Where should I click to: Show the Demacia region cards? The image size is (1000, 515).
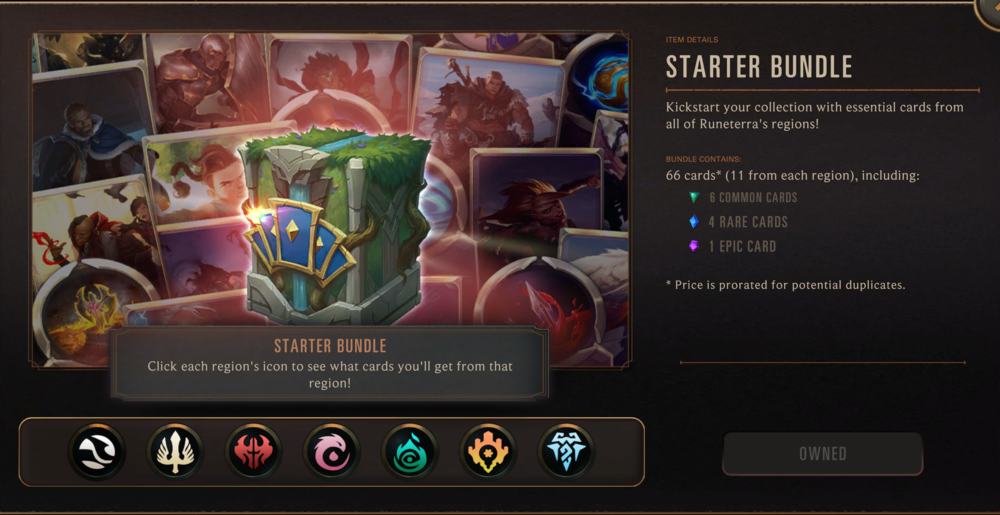[176, 452]
